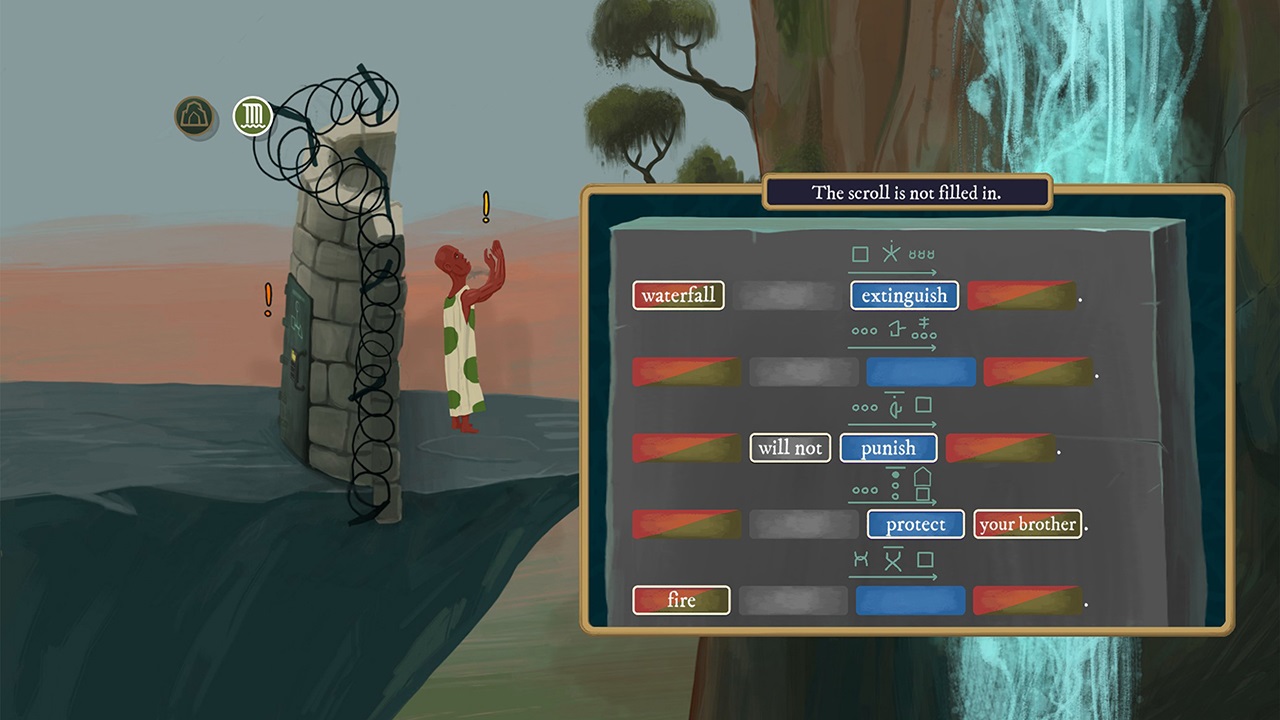Click the 'will not' label
The width and height of the screenshot is (1280, 720).
(x=789, y=447)
